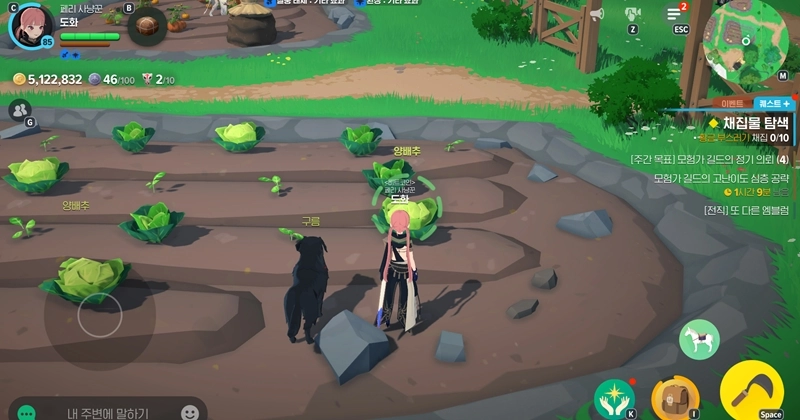The height and width of the screenshot is (420, 800).
Task: Open the emoji picker in chat
Action: [x=189, y=412]
